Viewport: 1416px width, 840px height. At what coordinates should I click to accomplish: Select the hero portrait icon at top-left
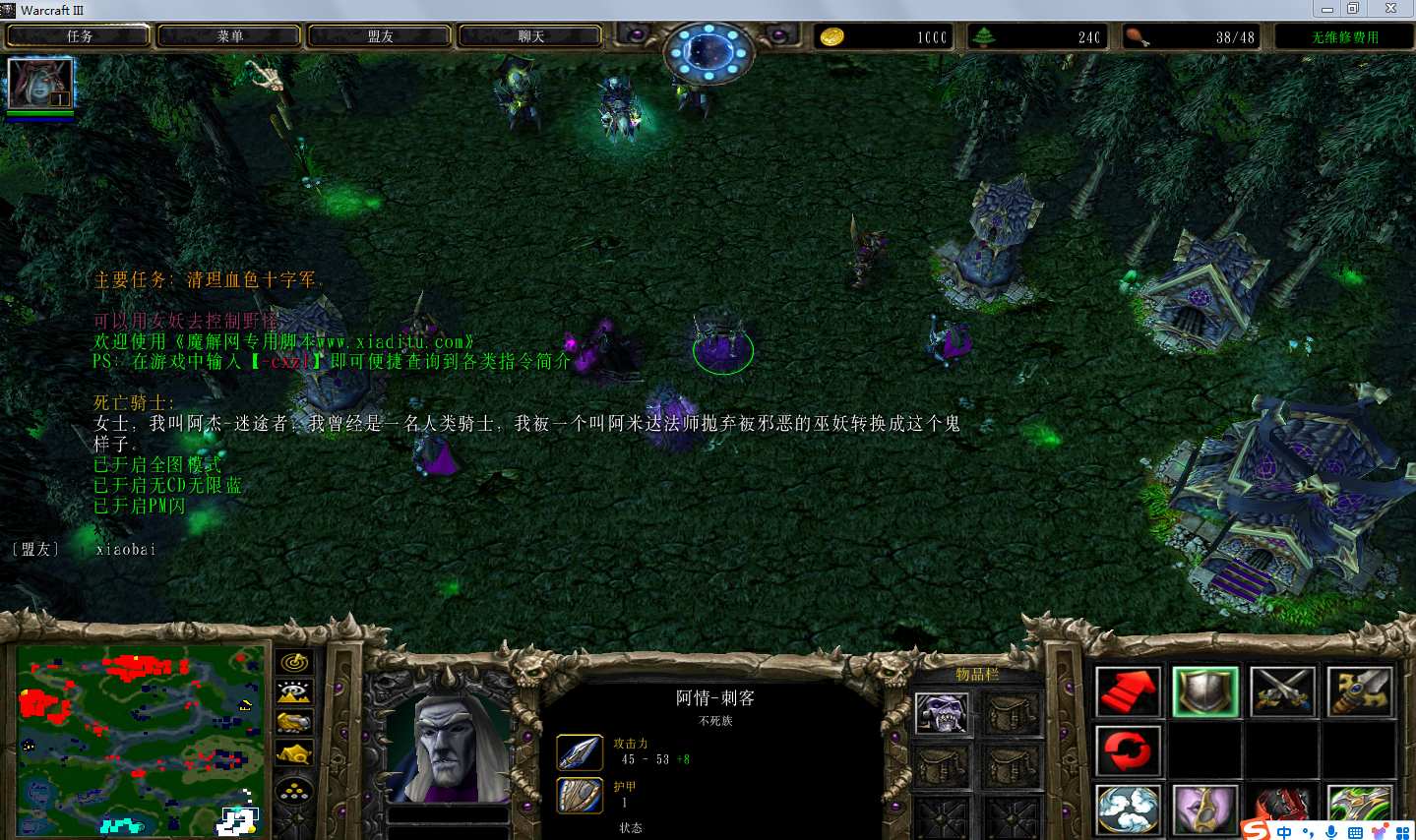(x=40, y=85)
